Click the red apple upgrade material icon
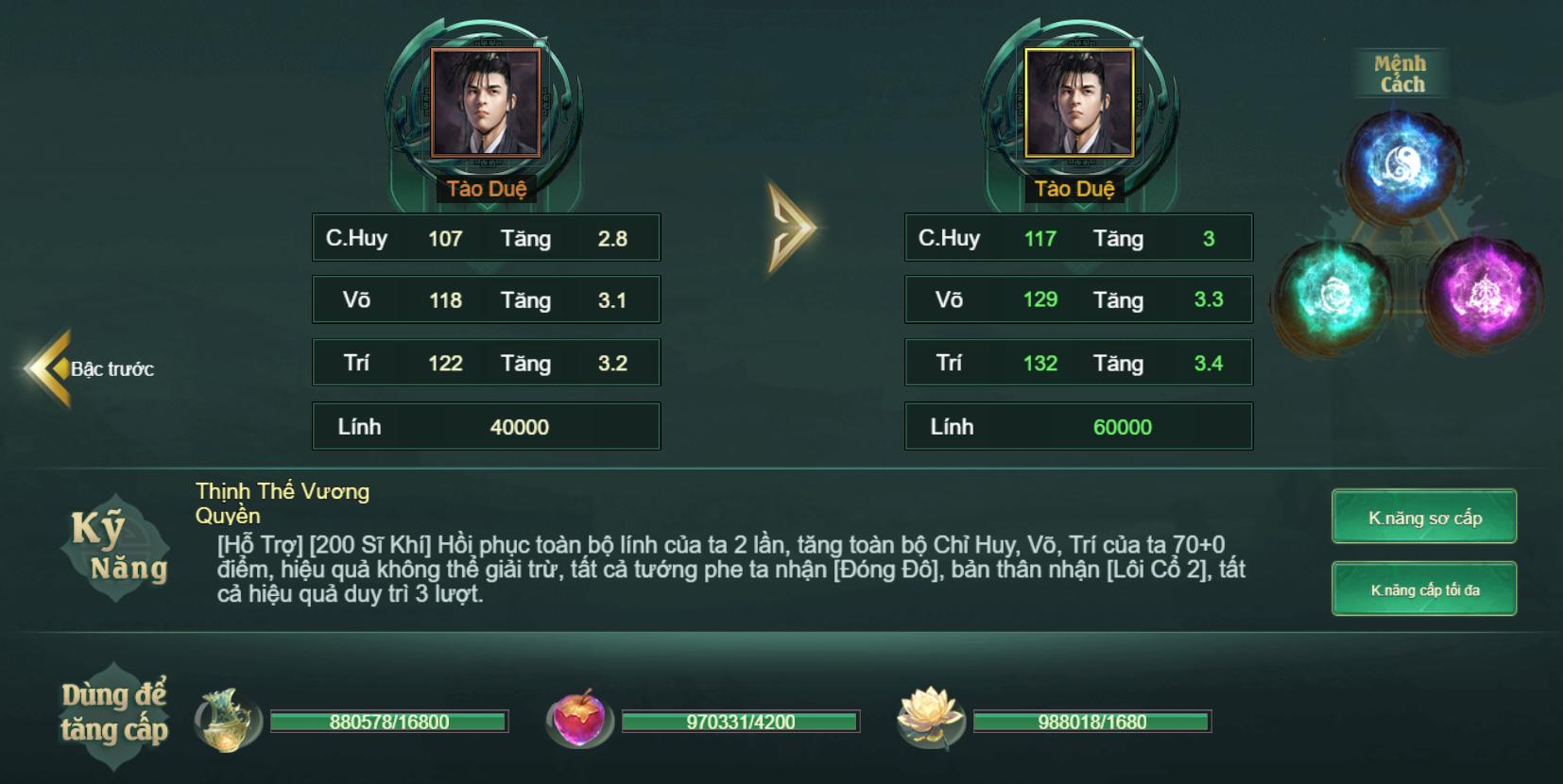This screenshot has width=1563, height=784. tap(579, 721)
